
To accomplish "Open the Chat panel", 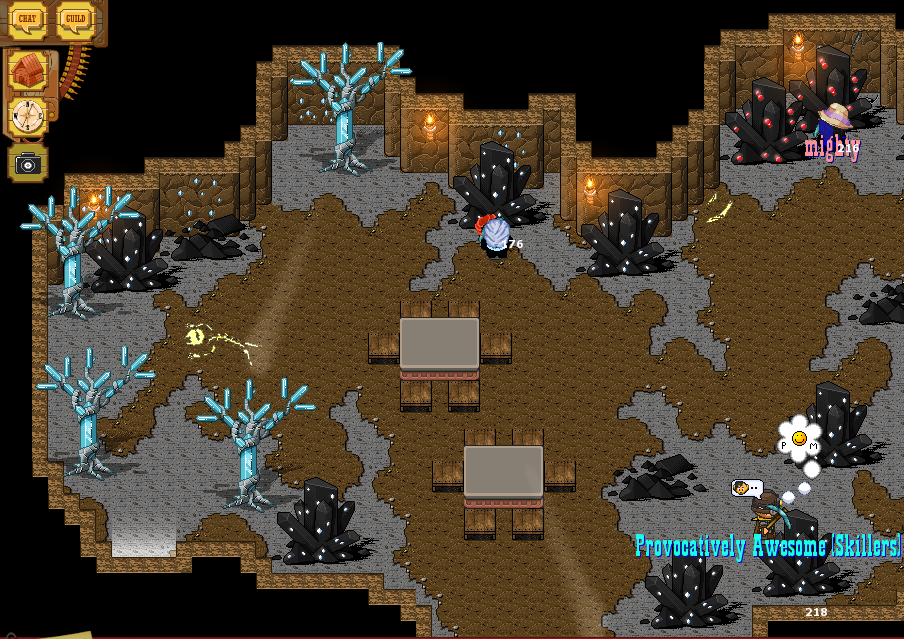I will (28, 20).
